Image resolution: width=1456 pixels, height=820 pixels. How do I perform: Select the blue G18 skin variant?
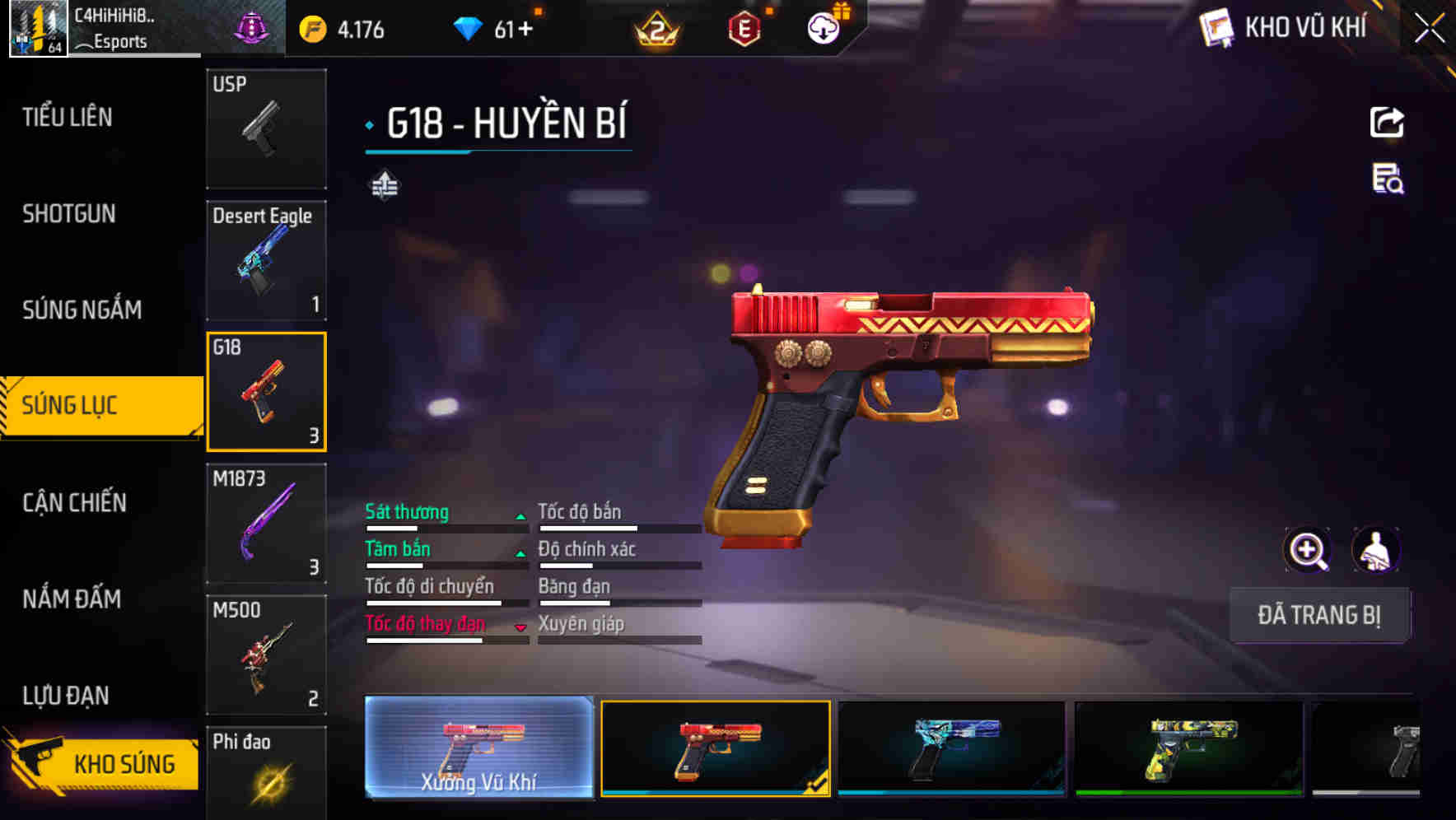[951, 749]
